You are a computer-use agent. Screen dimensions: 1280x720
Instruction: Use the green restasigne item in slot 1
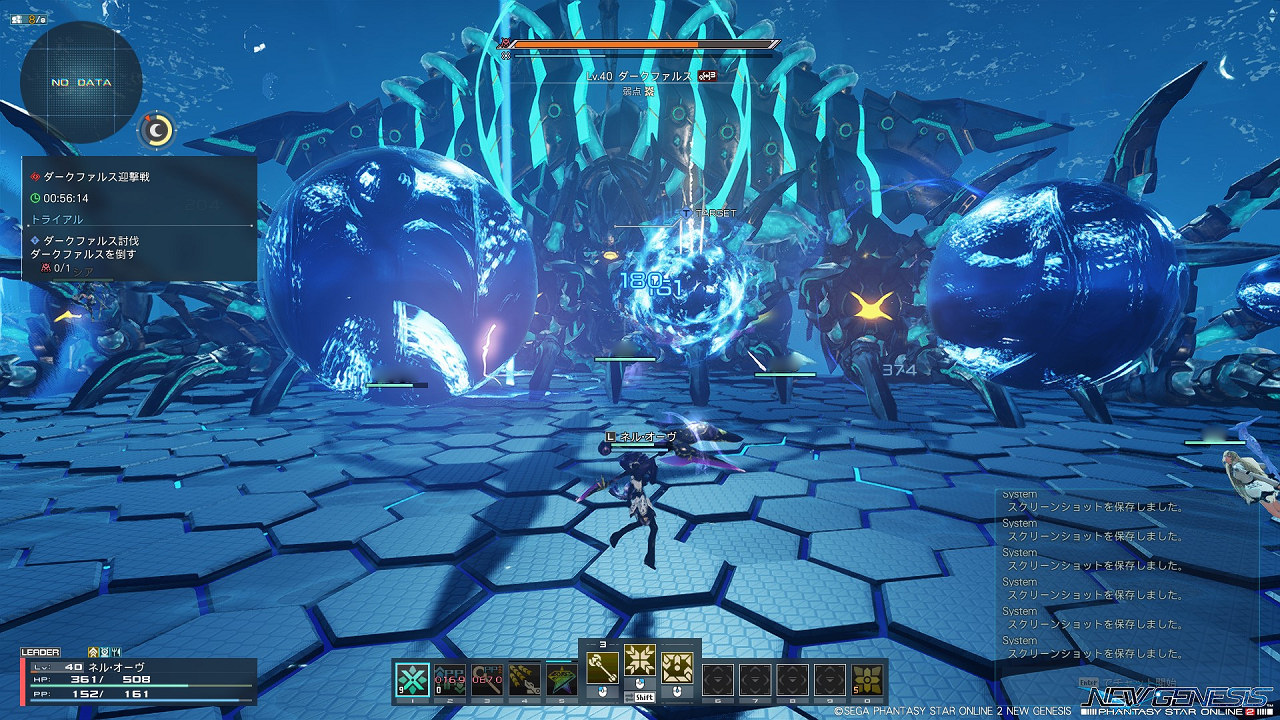pos(413,679)
